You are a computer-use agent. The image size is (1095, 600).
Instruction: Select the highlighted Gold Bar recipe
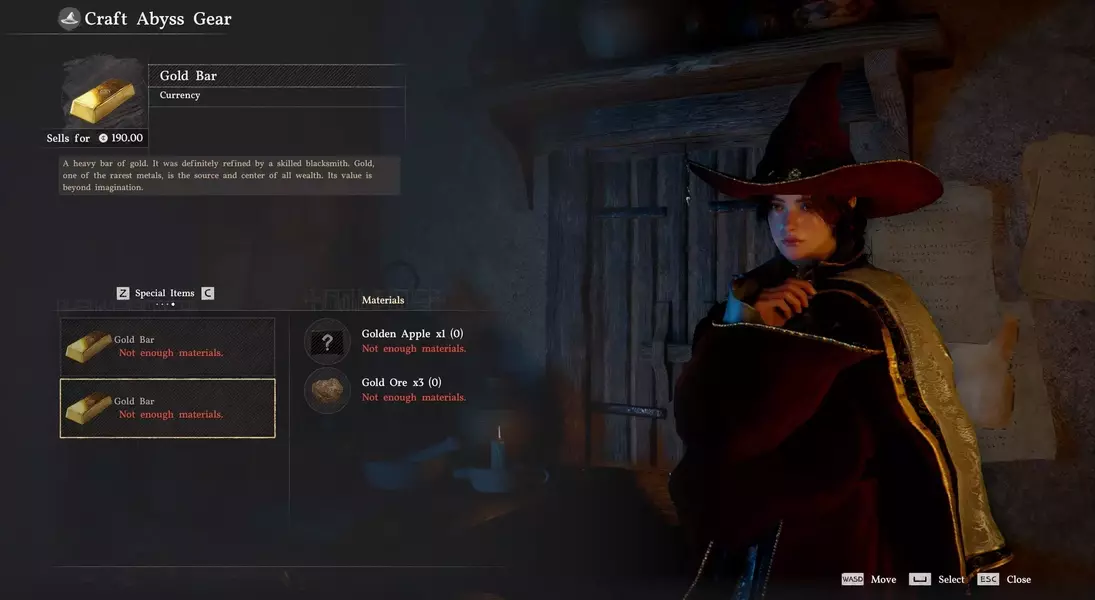coord(167,408)
